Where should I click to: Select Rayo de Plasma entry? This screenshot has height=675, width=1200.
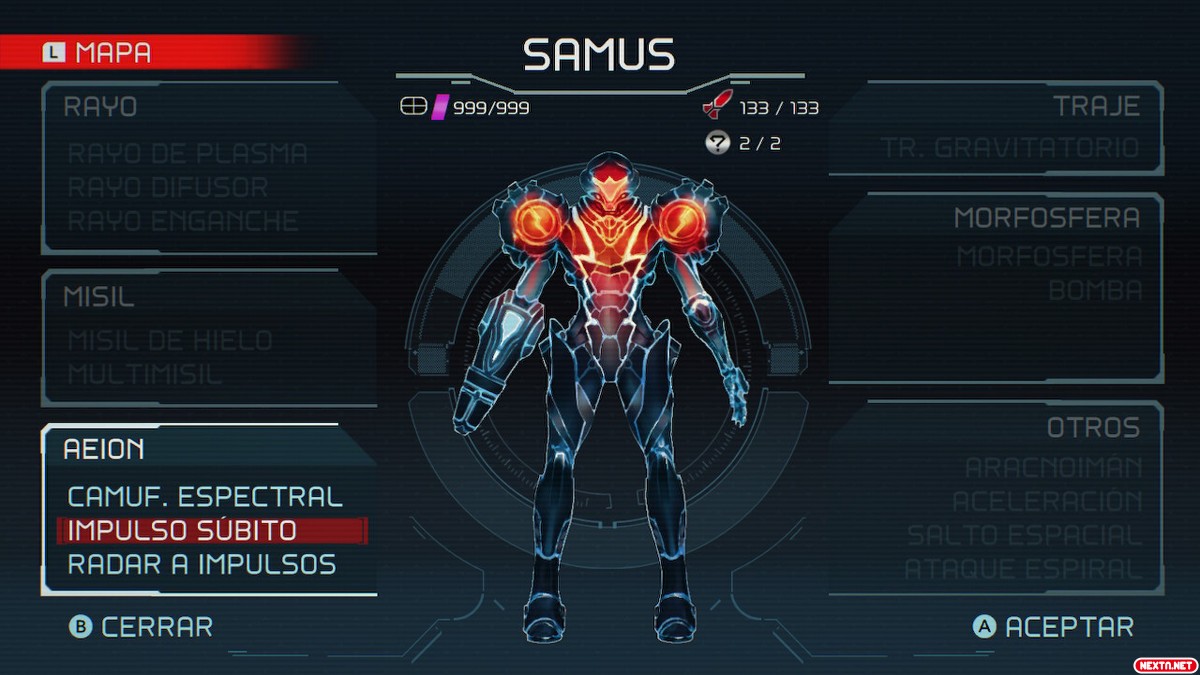(187, 154)
